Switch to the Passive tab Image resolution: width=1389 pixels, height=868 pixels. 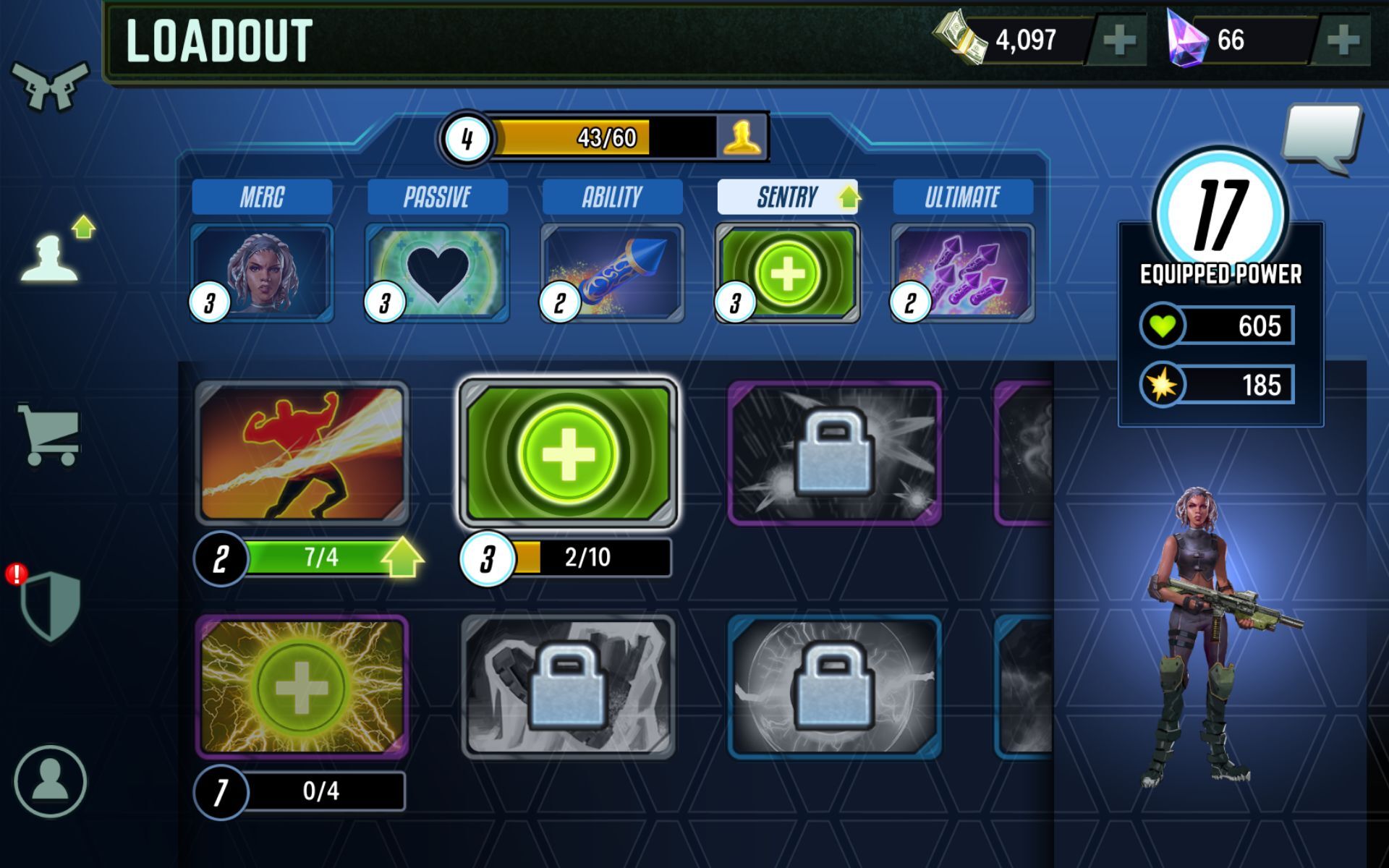(x=437, y=197)
